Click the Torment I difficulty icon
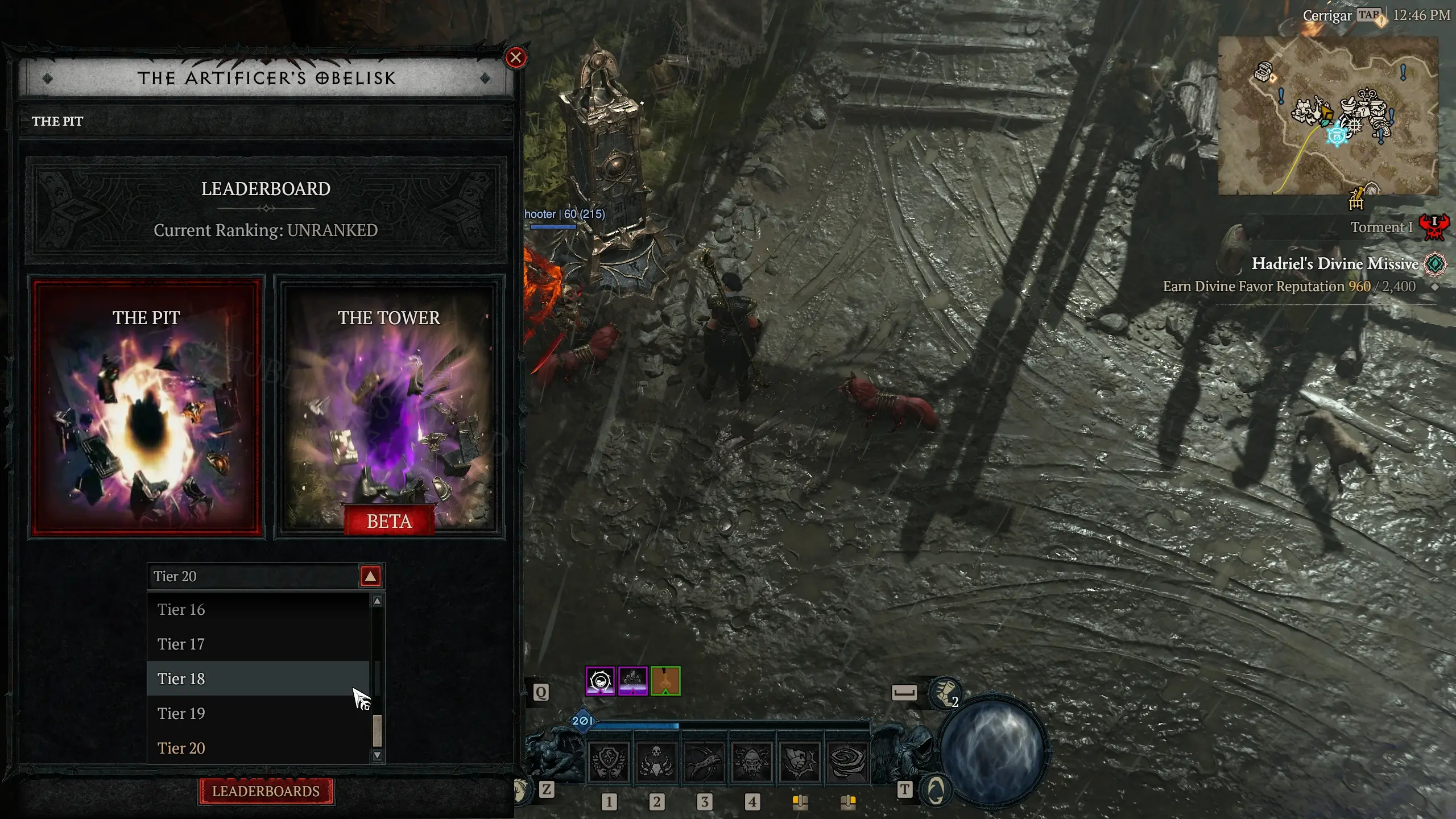This screenshot has height=819, width=1456. (1434, 227)
